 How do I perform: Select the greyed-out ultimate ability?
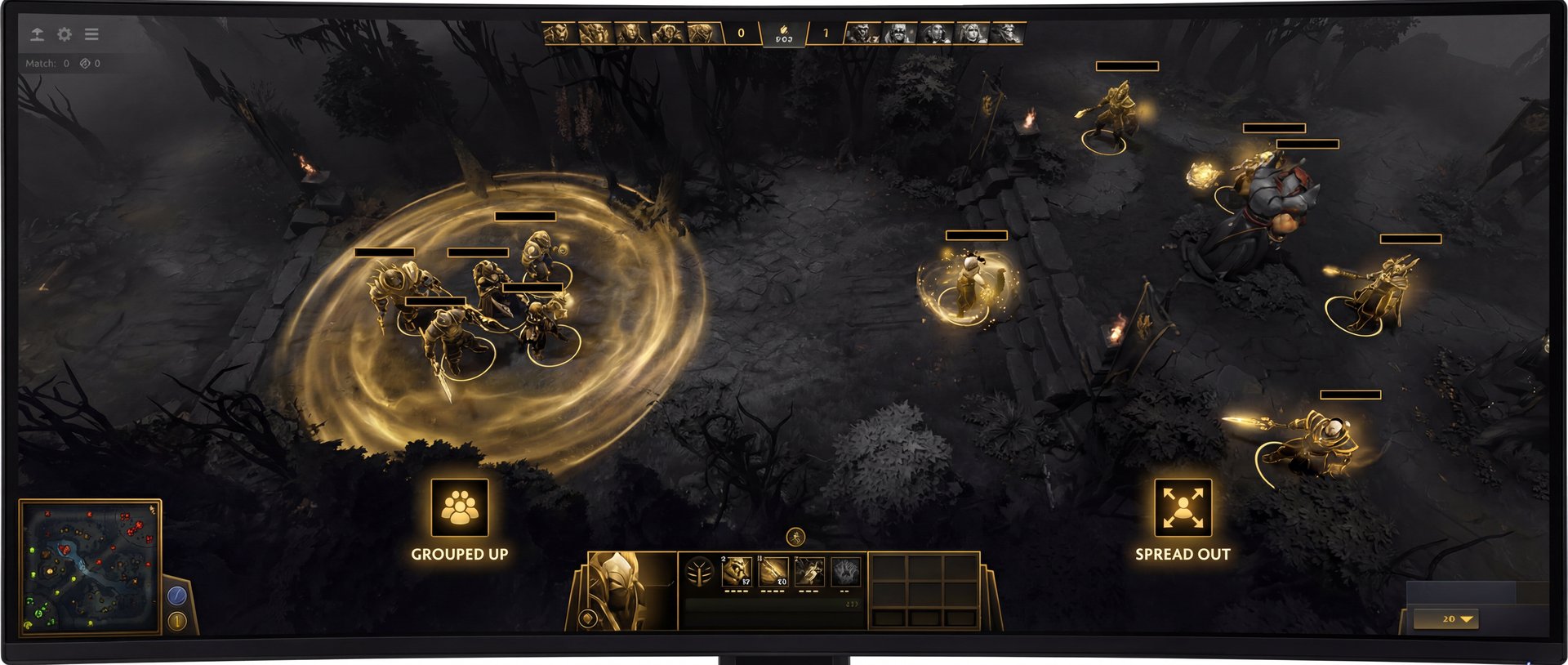[845, 572]
